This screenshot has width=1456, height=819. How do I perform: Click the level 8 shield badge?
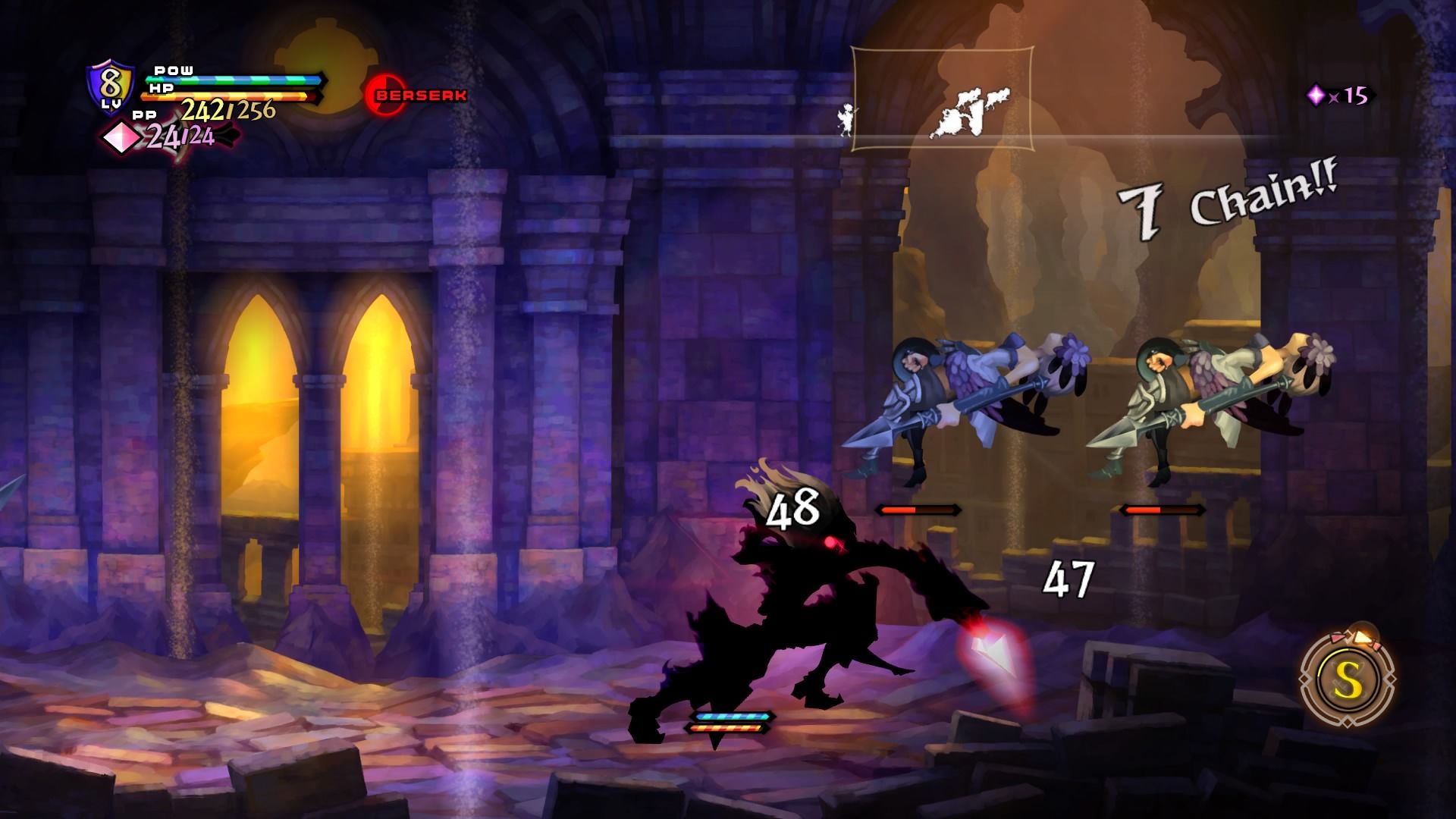(111, 86)
